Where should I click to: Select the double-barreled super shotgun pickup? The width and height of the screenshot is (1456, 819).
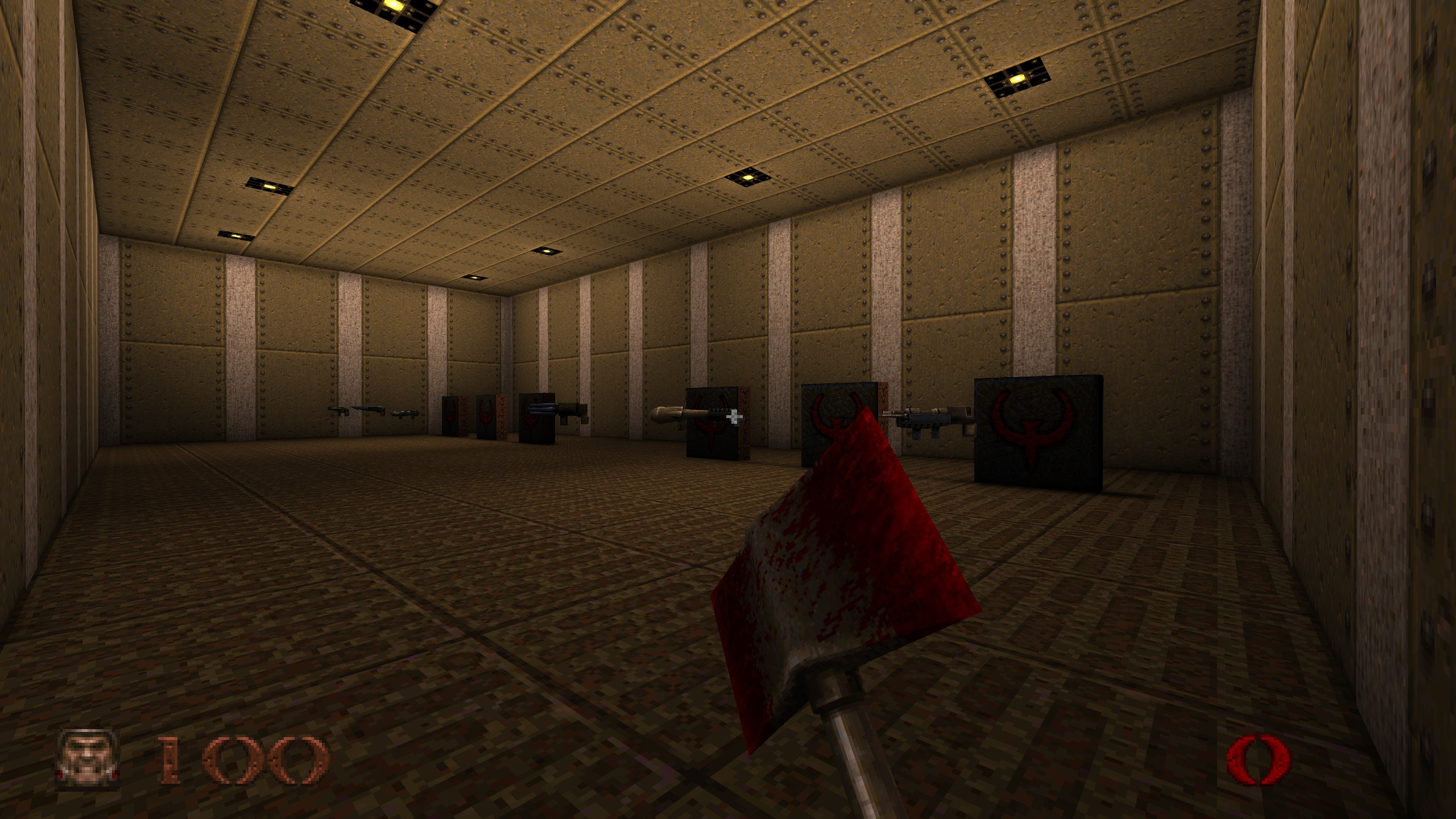click(369, 408)
